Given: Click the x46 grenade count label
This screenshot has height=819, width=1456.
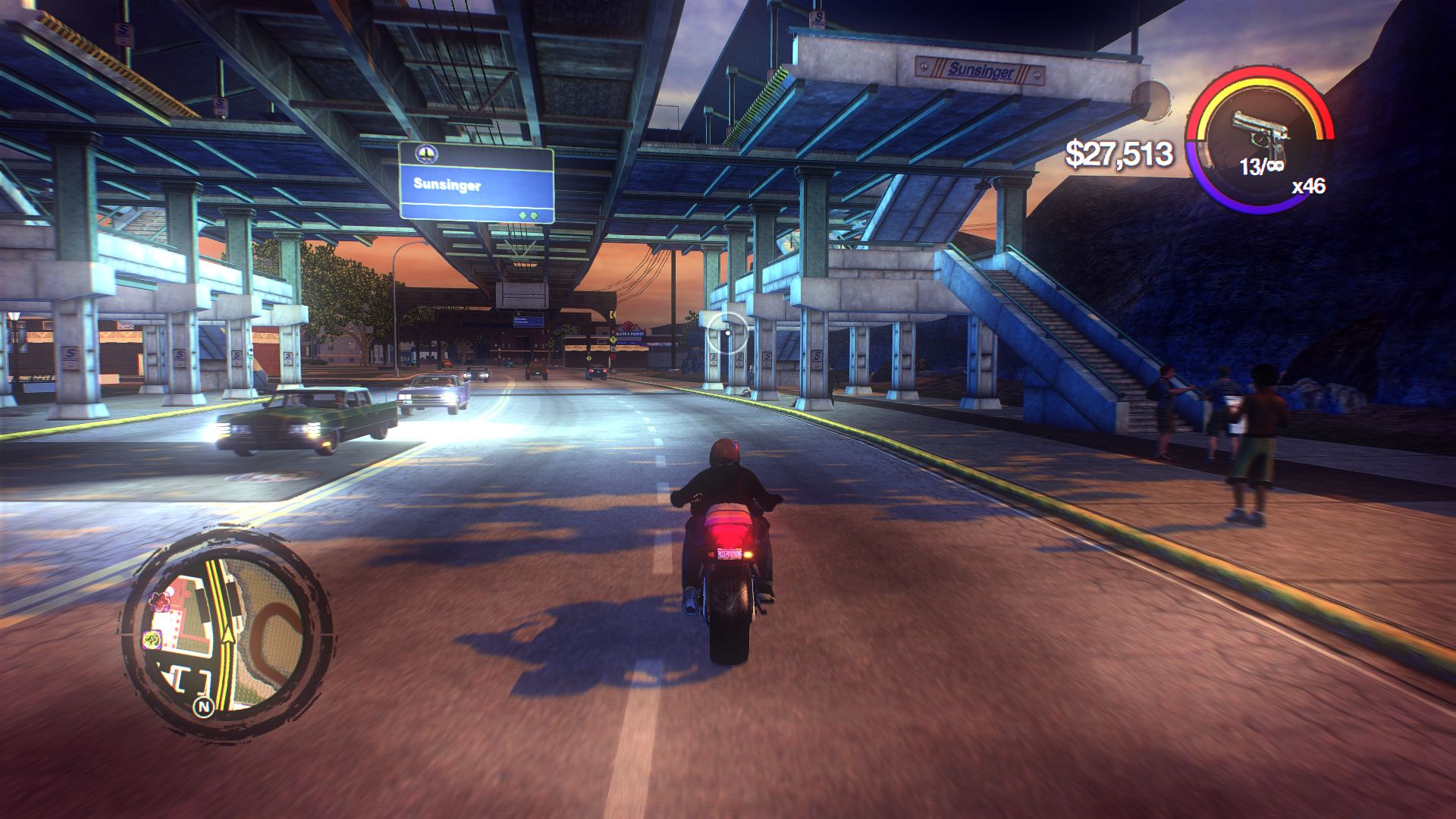Looking at the screenshot, I should 1309,187.
